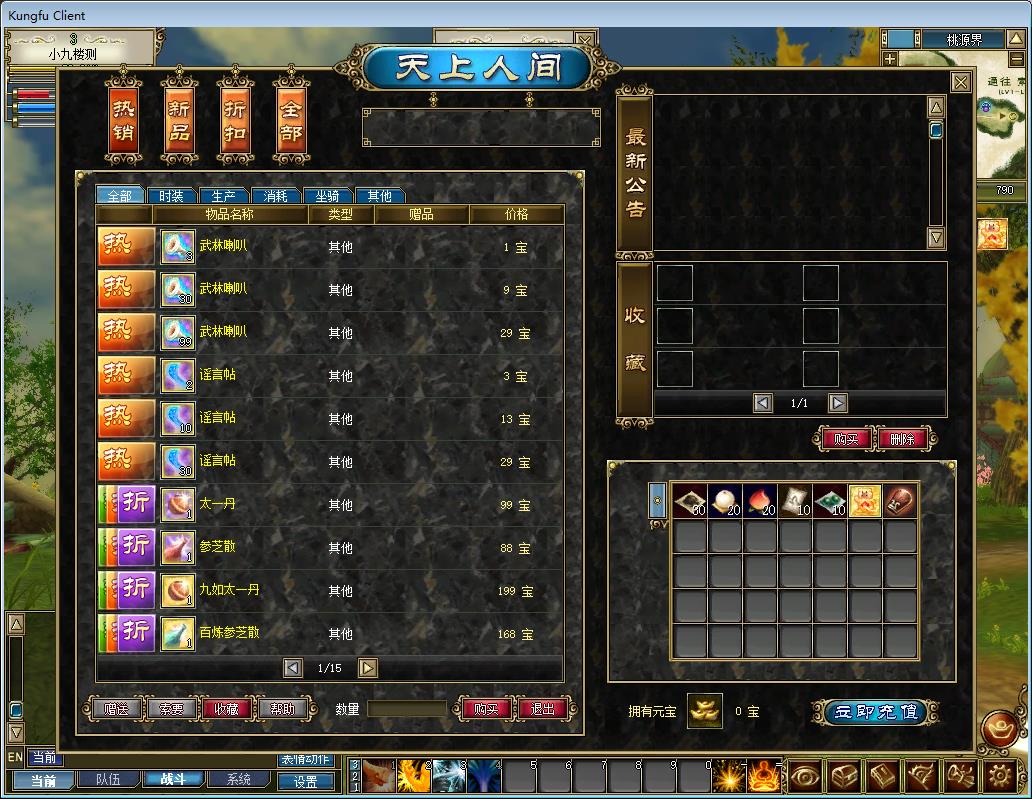Click the 立即充值 recharge button
1032x799 pixels.
(876, 712)
